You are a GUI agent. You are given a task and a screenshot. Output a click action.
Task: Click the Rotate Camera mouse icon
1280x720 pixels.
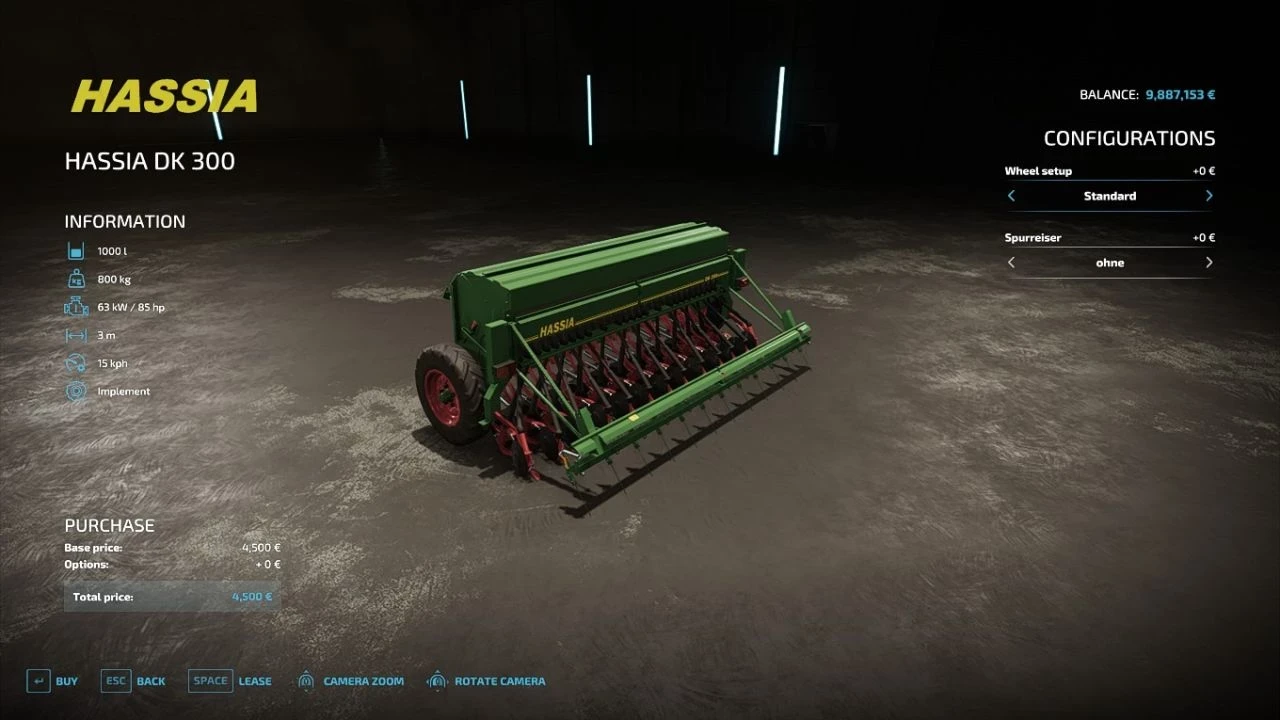click(x=436, y=680)
